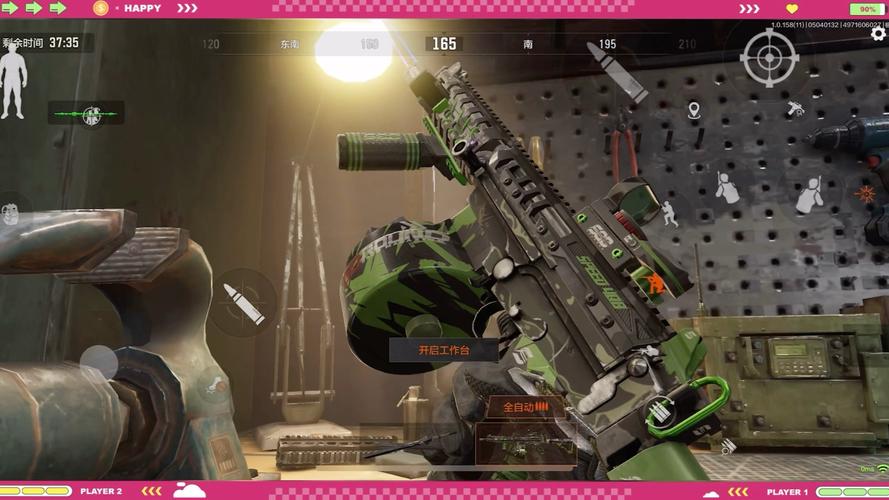
Task: Tap the orange burst skill icon
Action: (x=866, y=194)
